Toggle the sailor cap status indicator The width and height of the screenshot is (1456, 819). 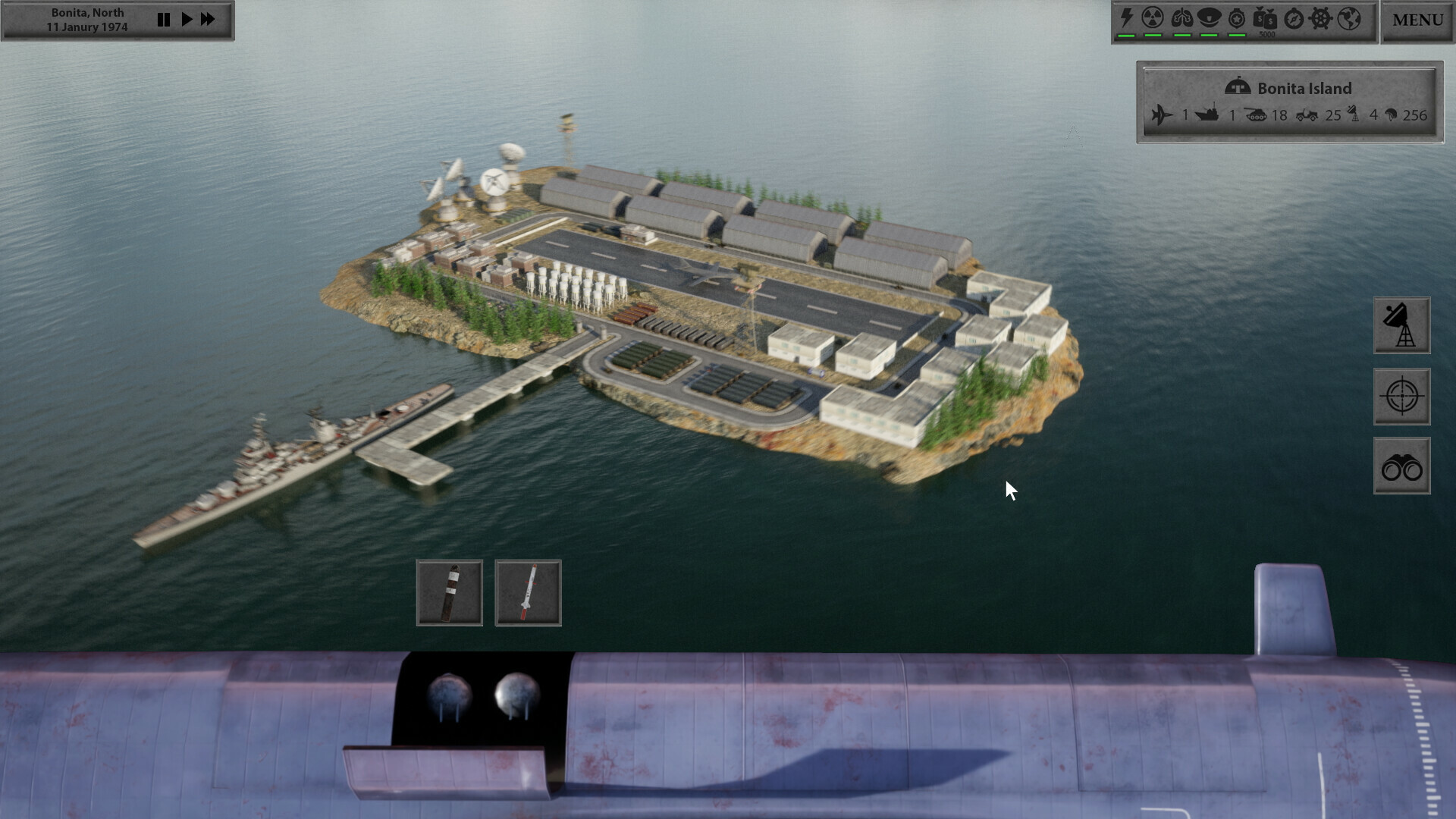coord(1210,17)
